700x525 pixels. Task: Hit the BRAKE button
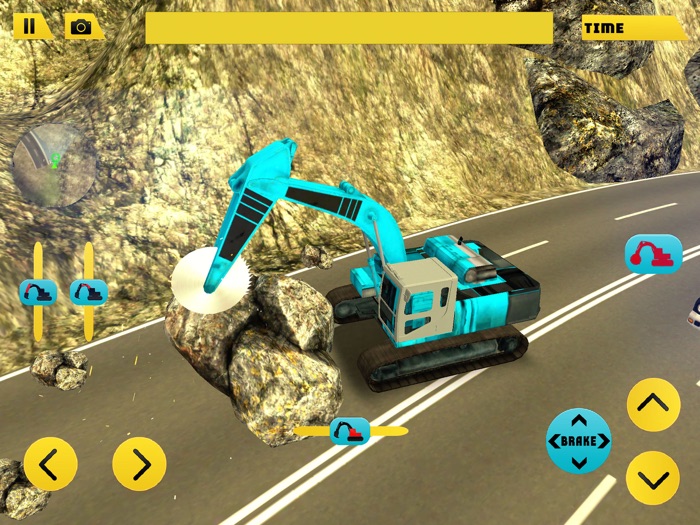point(578,441)
